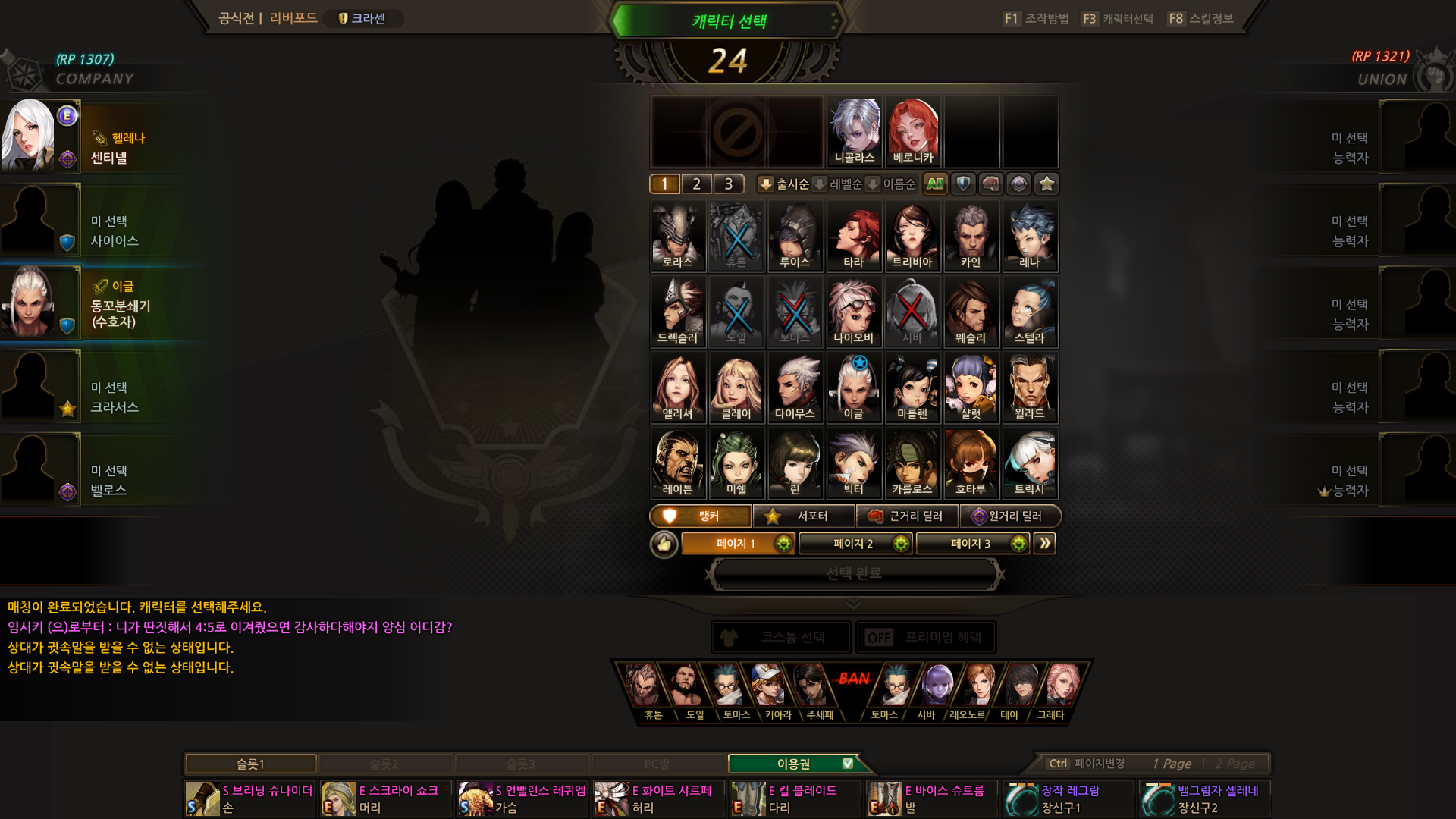Viewport: 1456px width, 819px height.
Task: Toggle the 프리미엄 혜택 switch
Action: (880, 638)
